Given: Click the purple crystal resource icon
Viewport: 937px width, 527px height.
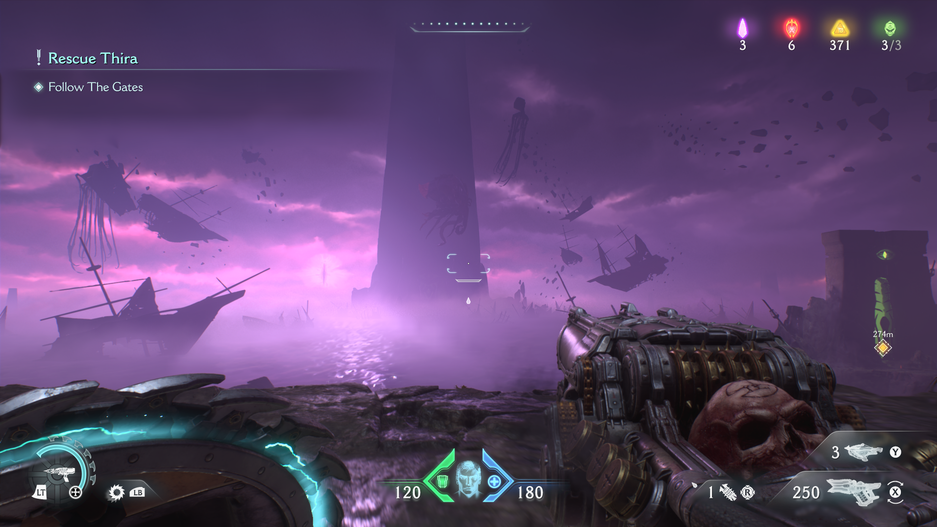Looking at the screenshot, I should point(742,28).
